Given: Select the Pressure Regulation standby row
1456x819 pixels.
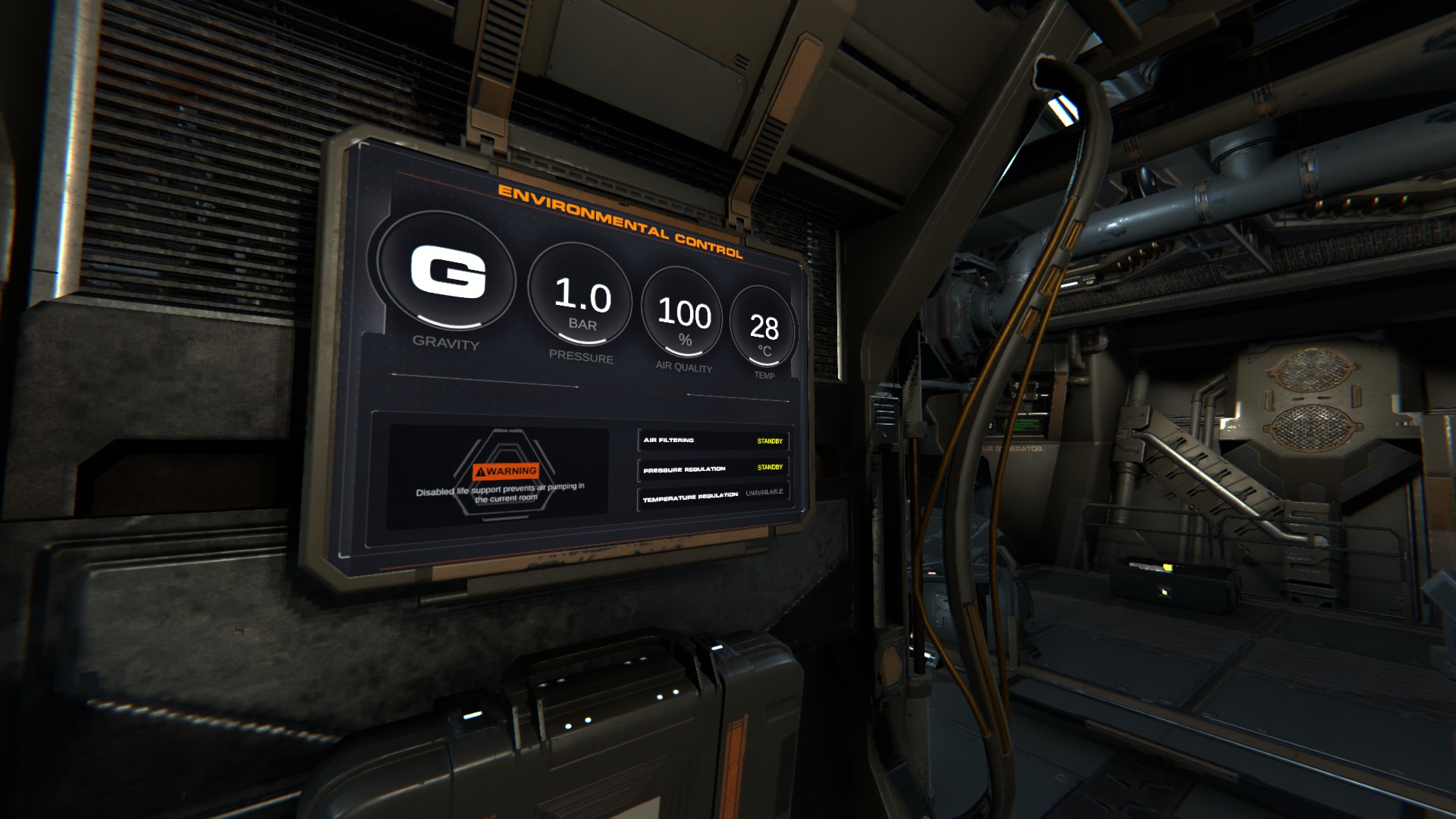Looking at the screenshot, I should [713, 469].
